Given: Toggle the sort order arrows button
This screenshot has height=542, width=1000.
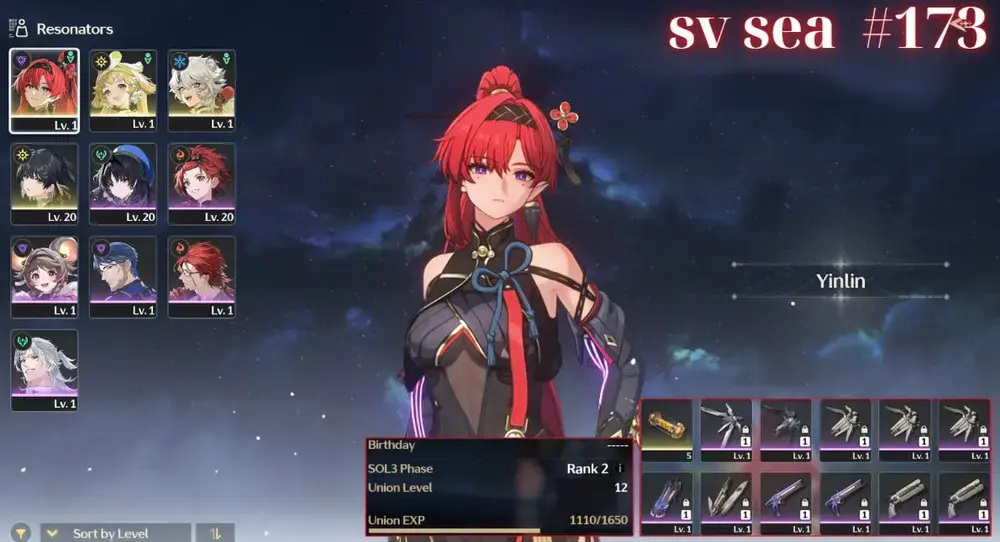Looking at the screenshot, I should [x=215, y=533].
